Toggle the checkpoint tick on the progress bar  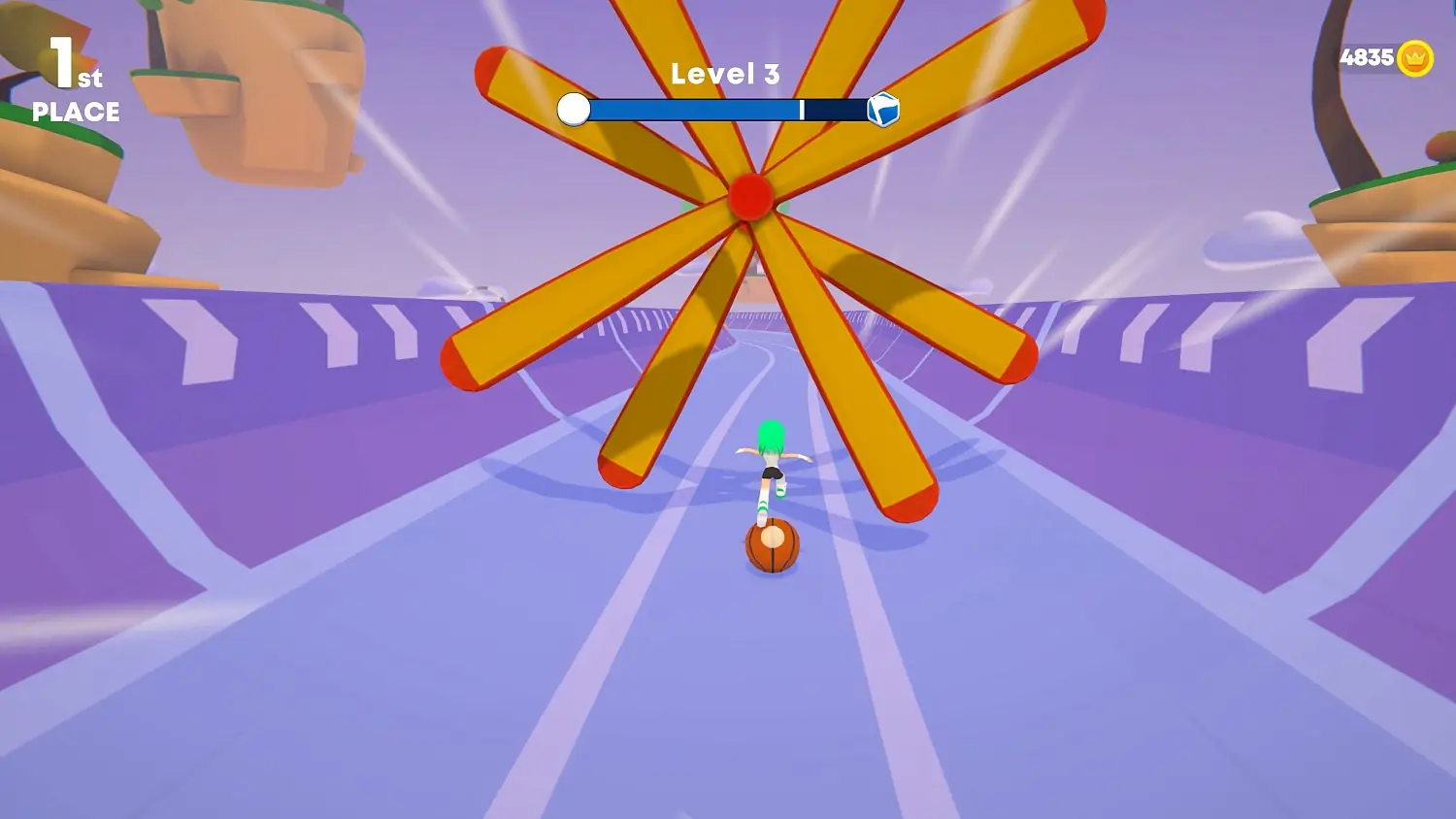[x=802, y=110]
